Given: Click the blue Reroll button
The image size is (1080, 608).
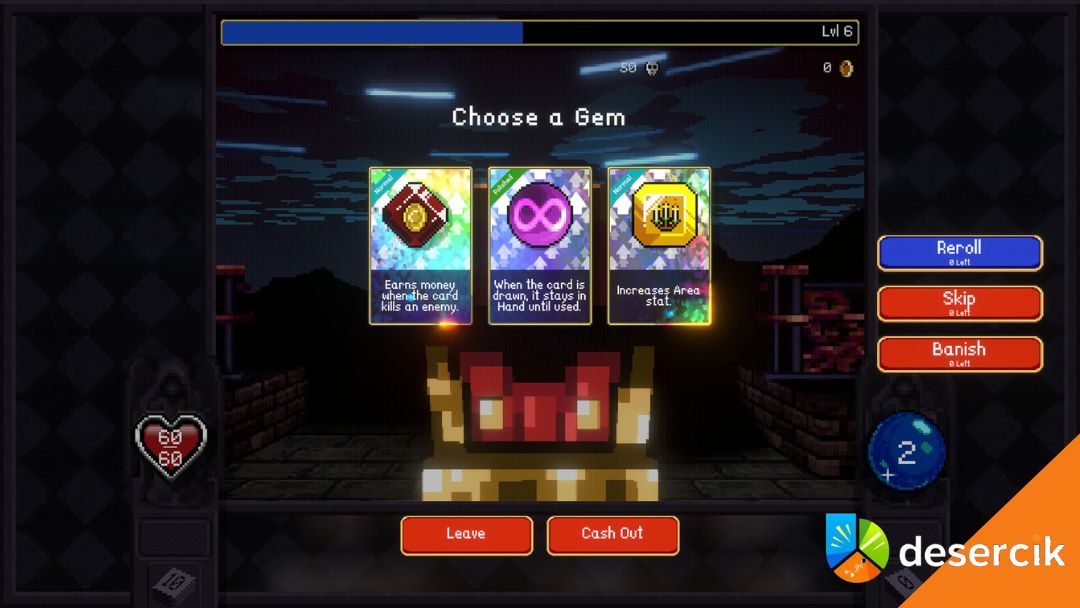Looking at the screenshot, I should 959,253.
